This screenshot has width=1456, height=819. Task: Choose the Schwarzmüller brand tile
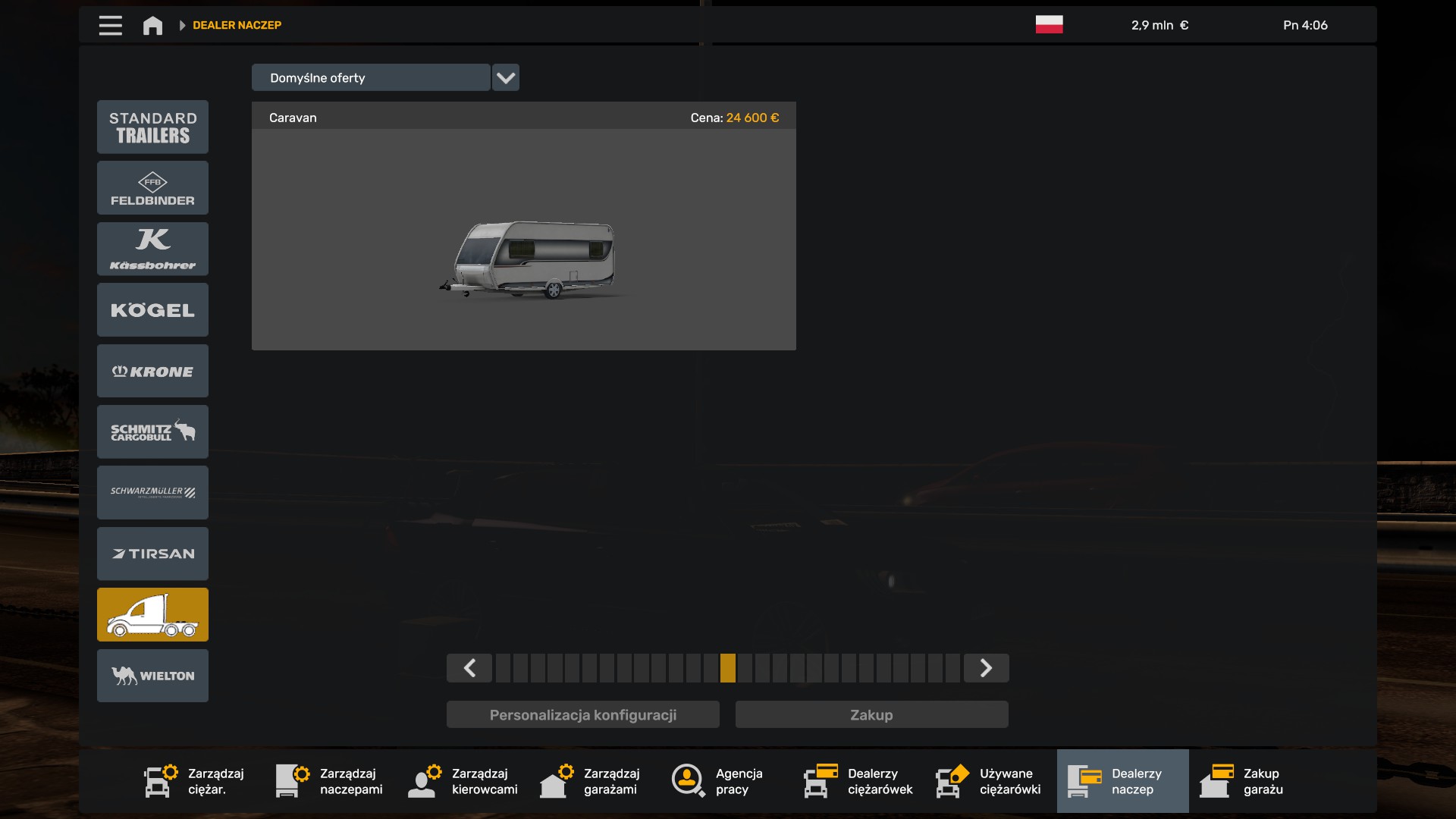coord(152,492)
